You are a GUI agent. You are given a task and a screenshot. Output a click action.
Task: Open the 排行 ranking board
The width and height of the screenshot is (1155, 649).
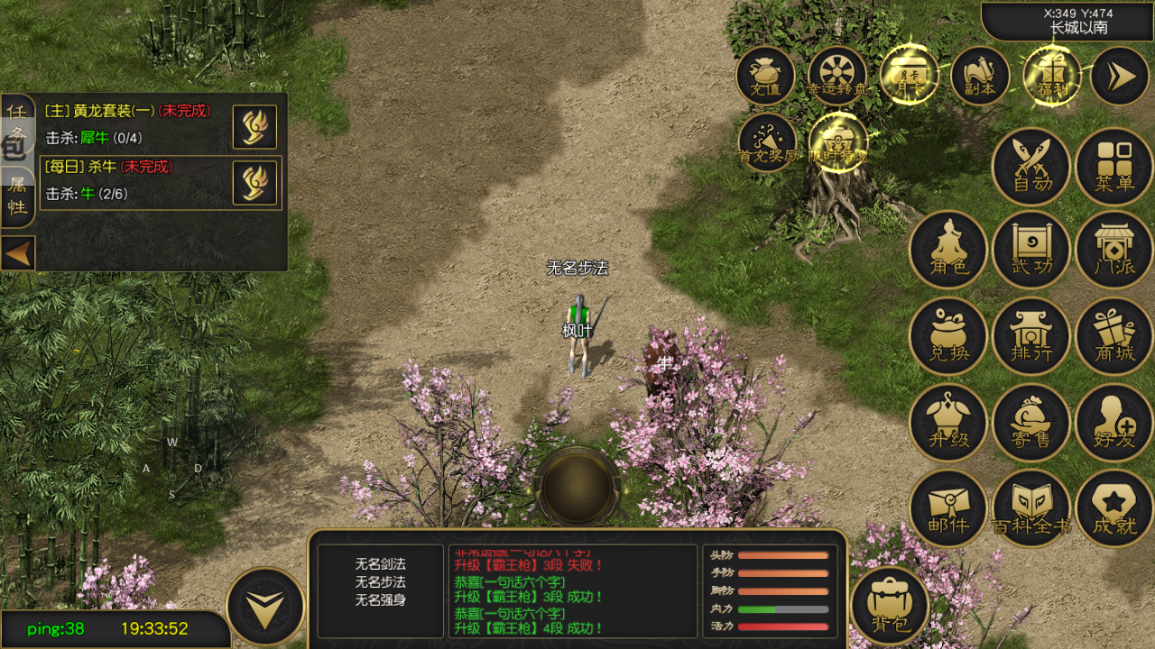(1032, 336)
